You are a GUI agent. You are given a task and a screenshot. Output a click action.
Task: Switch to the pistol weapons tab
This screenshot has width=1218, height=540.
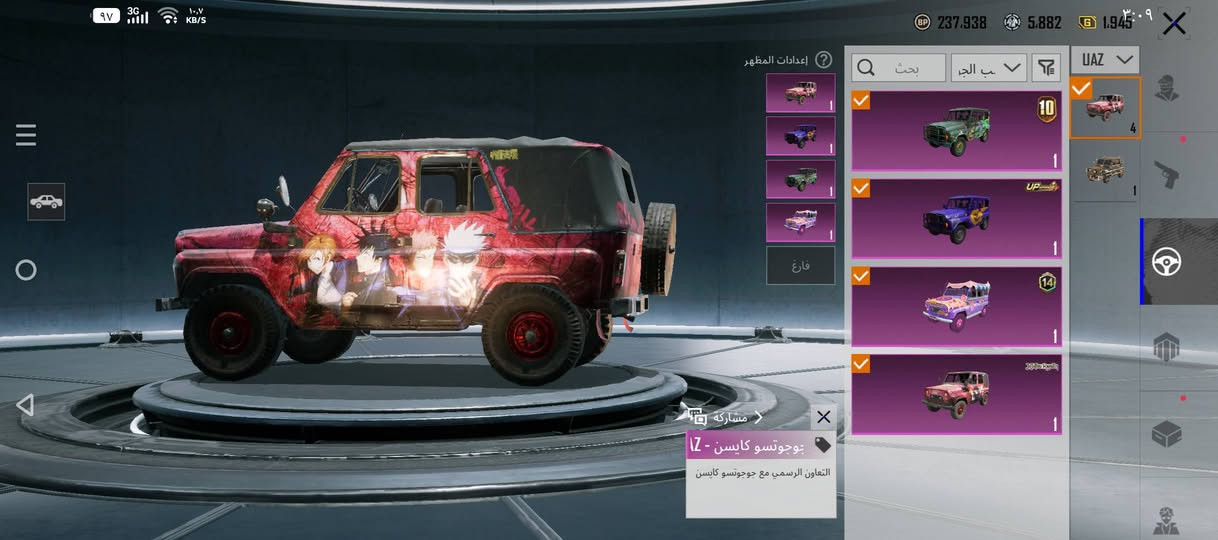pyautogui.click(x=1166, y=175)
